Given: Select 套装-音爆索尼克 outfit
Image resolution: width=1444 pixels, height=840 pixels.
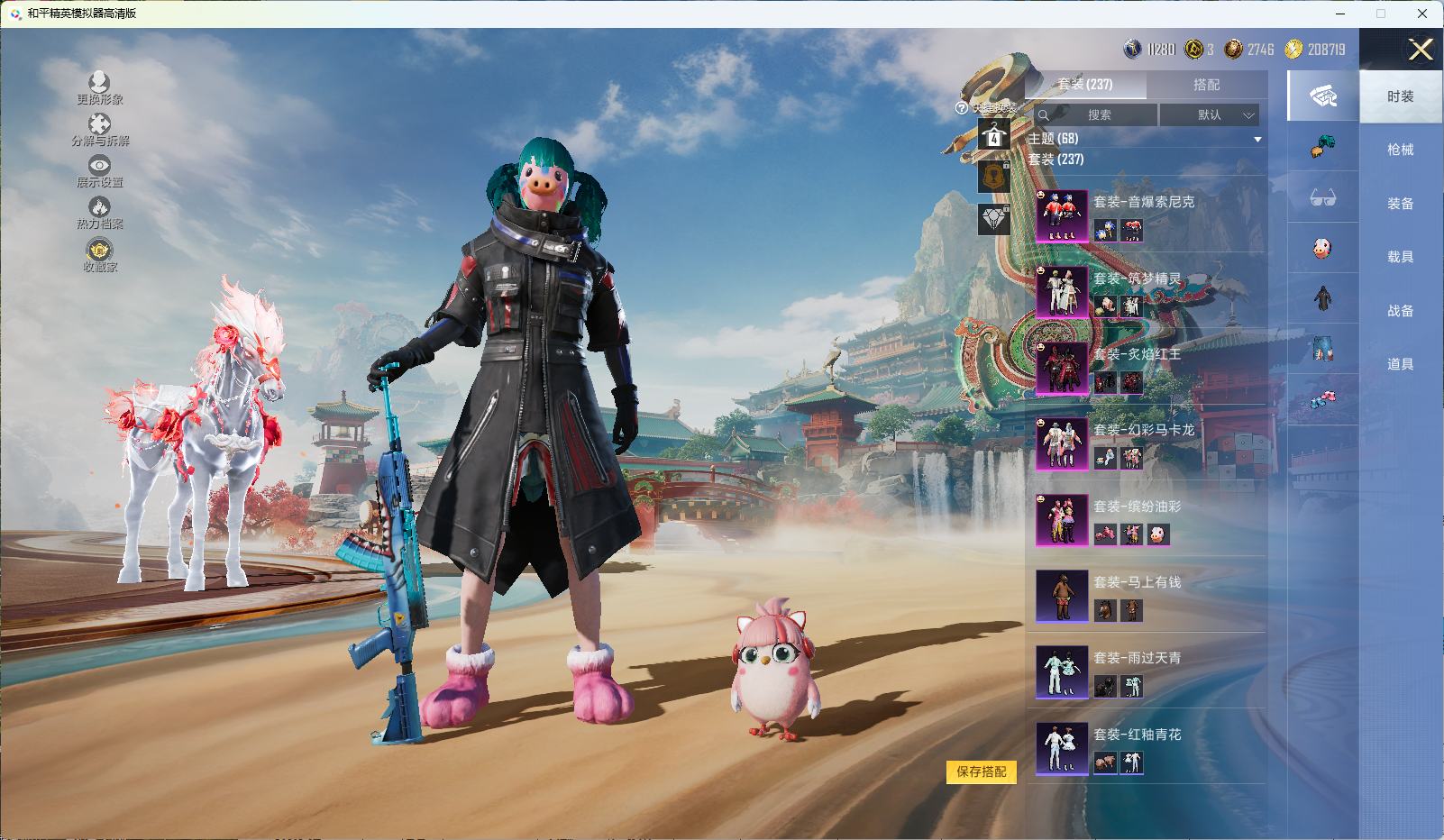Looking at the screenshot, I should (1145, 216).
